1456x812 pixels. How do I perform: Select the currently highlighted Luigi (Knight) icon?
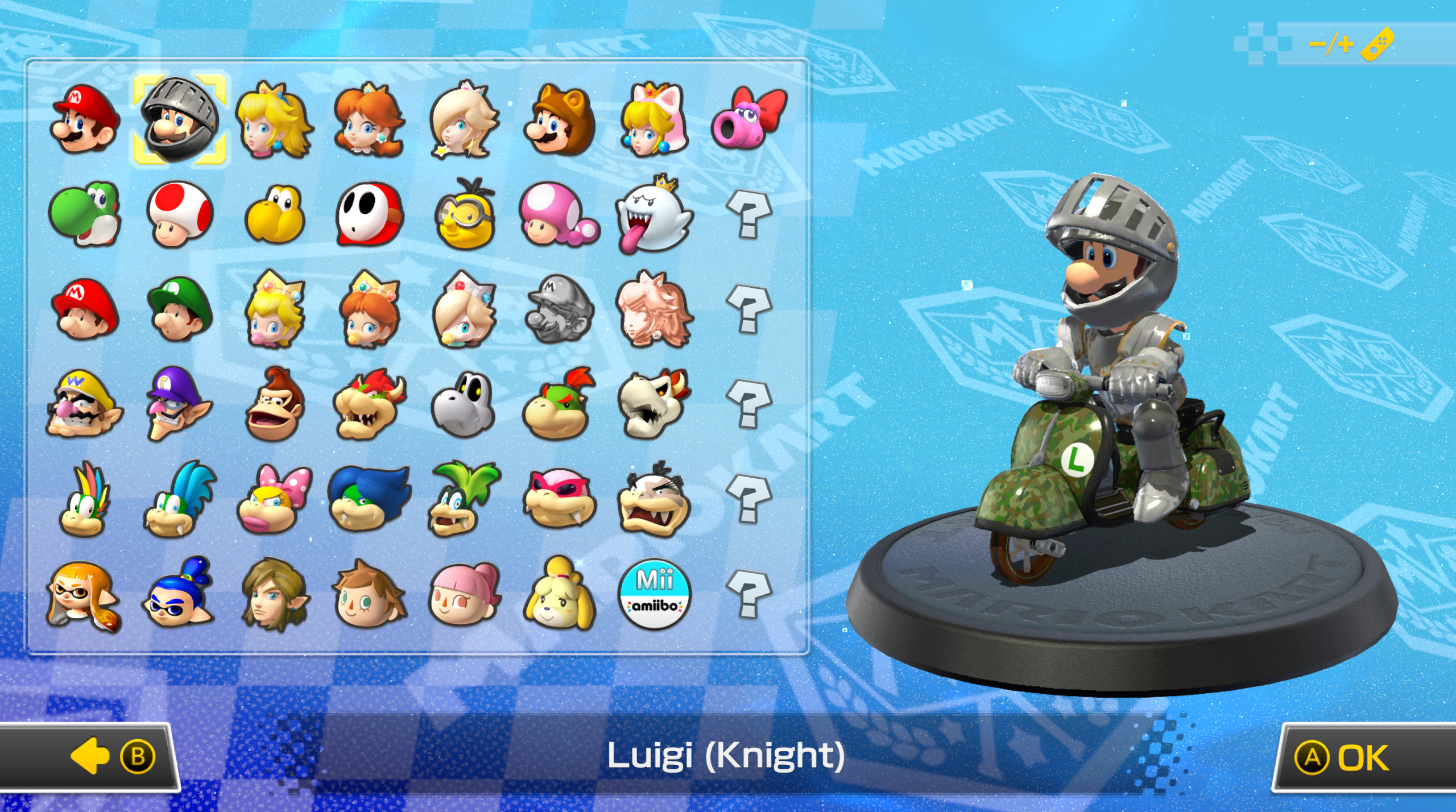click(182, 119)
